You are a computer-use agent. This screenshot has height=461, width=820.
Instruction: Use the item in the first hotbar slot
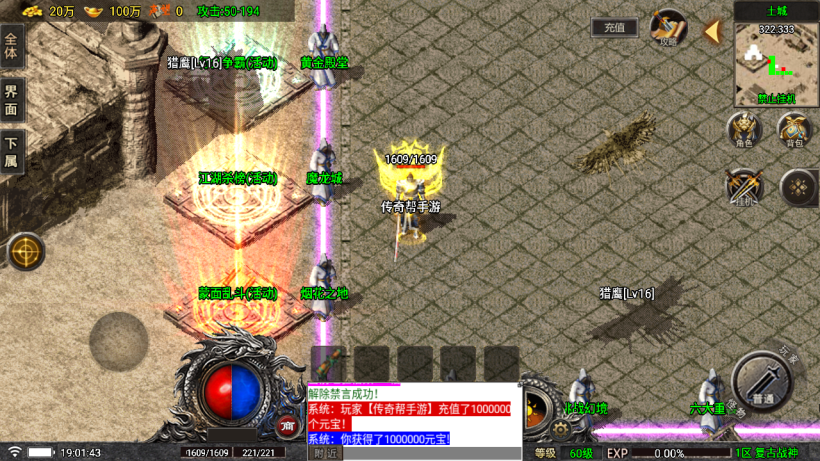(x=328, y=364)
